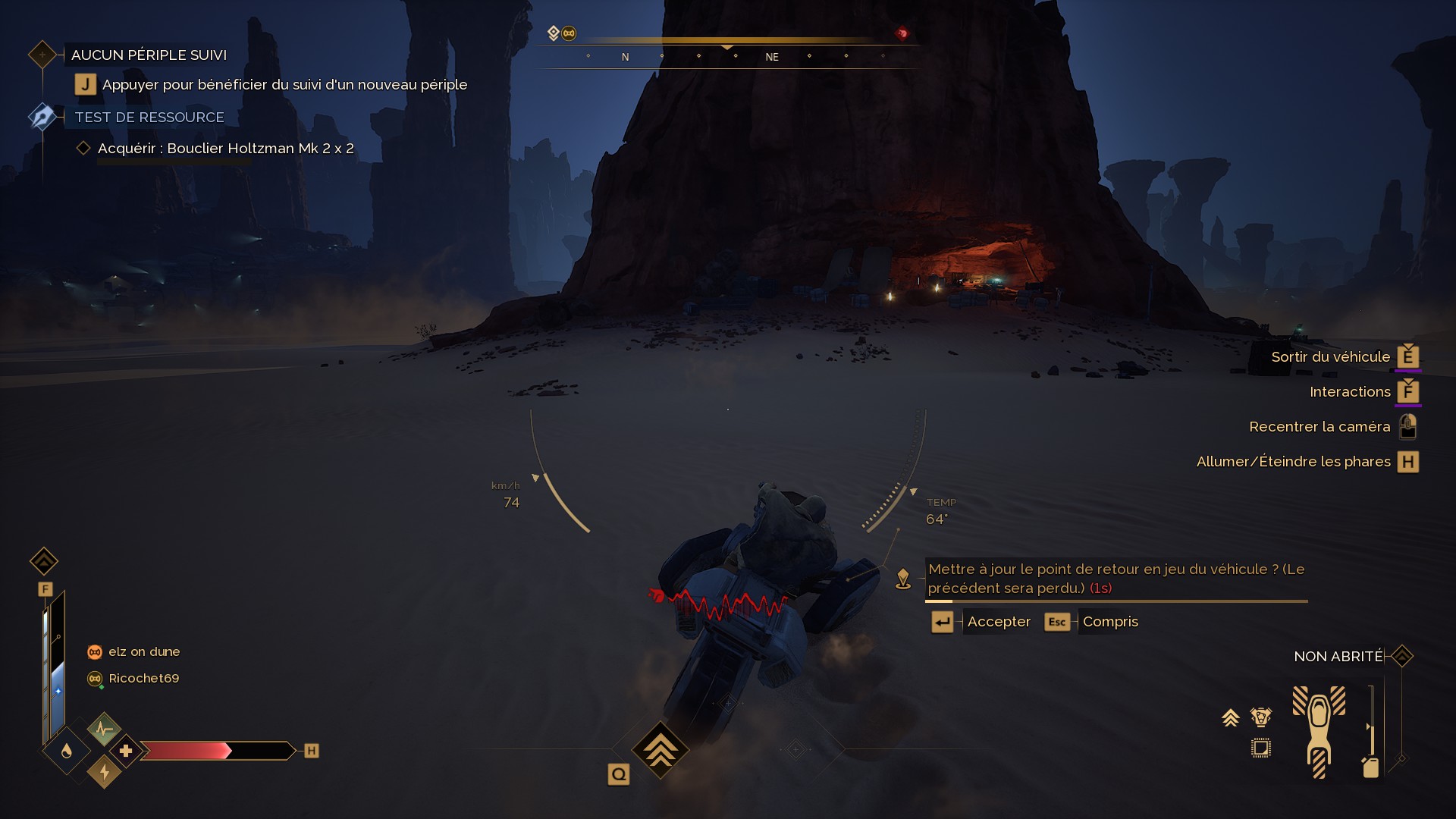The height and width of the screenshot is (819, 1456).
Task: Click the fuel canister icon
Action: [1370, 767]
